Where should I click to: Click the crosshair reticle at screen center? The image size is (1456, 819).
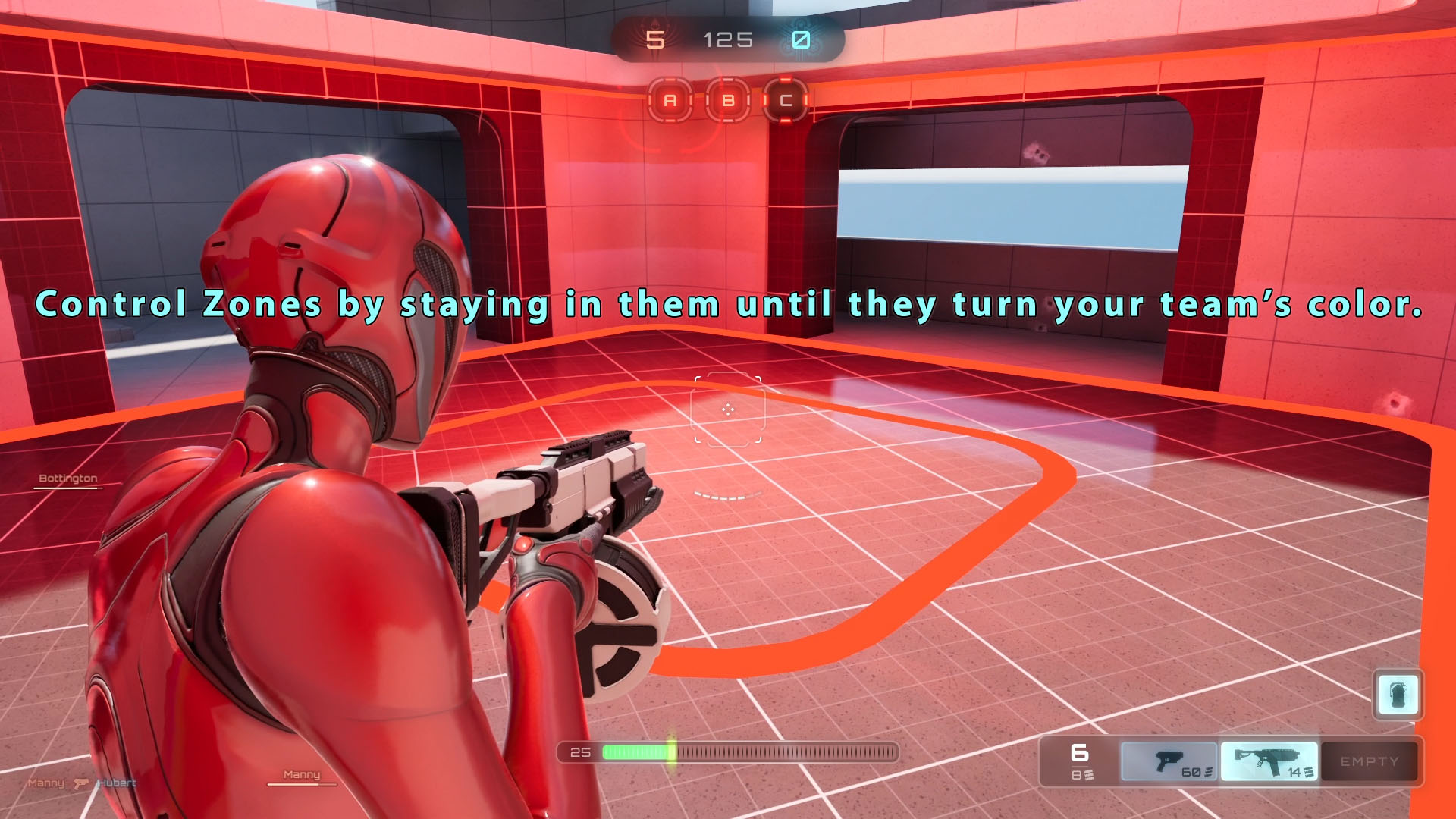pyautogui.click(x=728, y=409)
